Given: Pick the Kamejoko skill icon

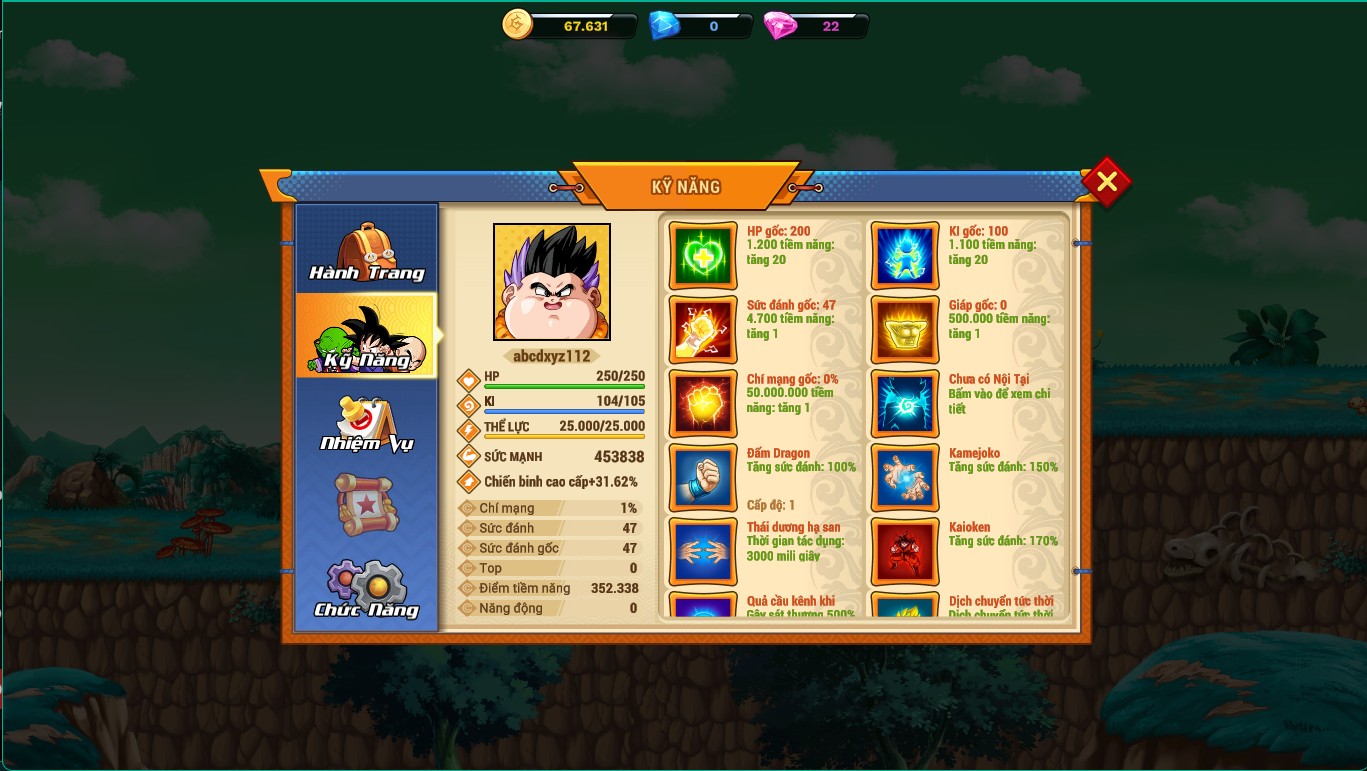Looking at the screenshot, I should coord(905,478).
